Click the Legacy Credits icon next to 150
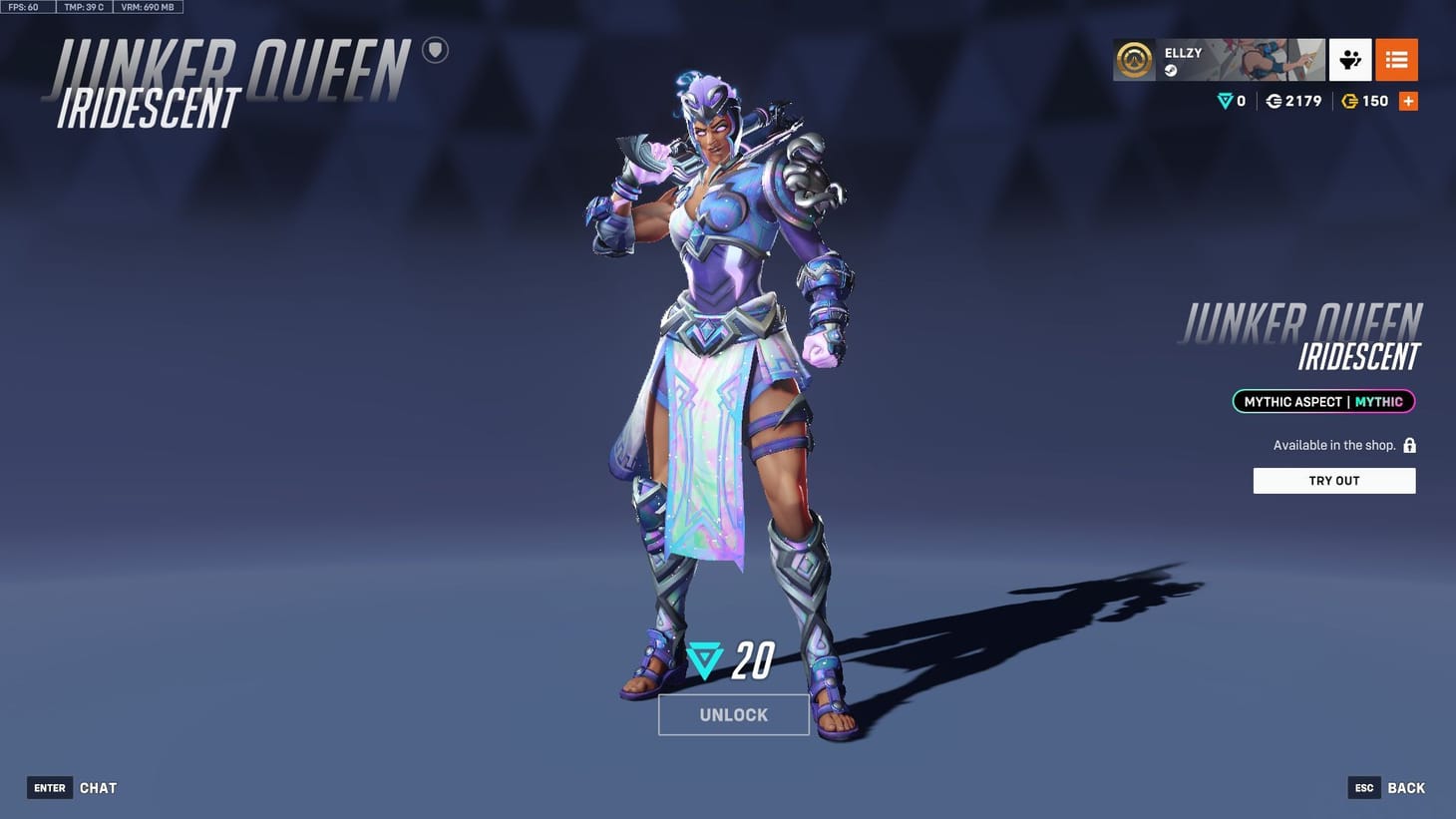This screenshot has height=819, width=1456. coord(1352,101)
